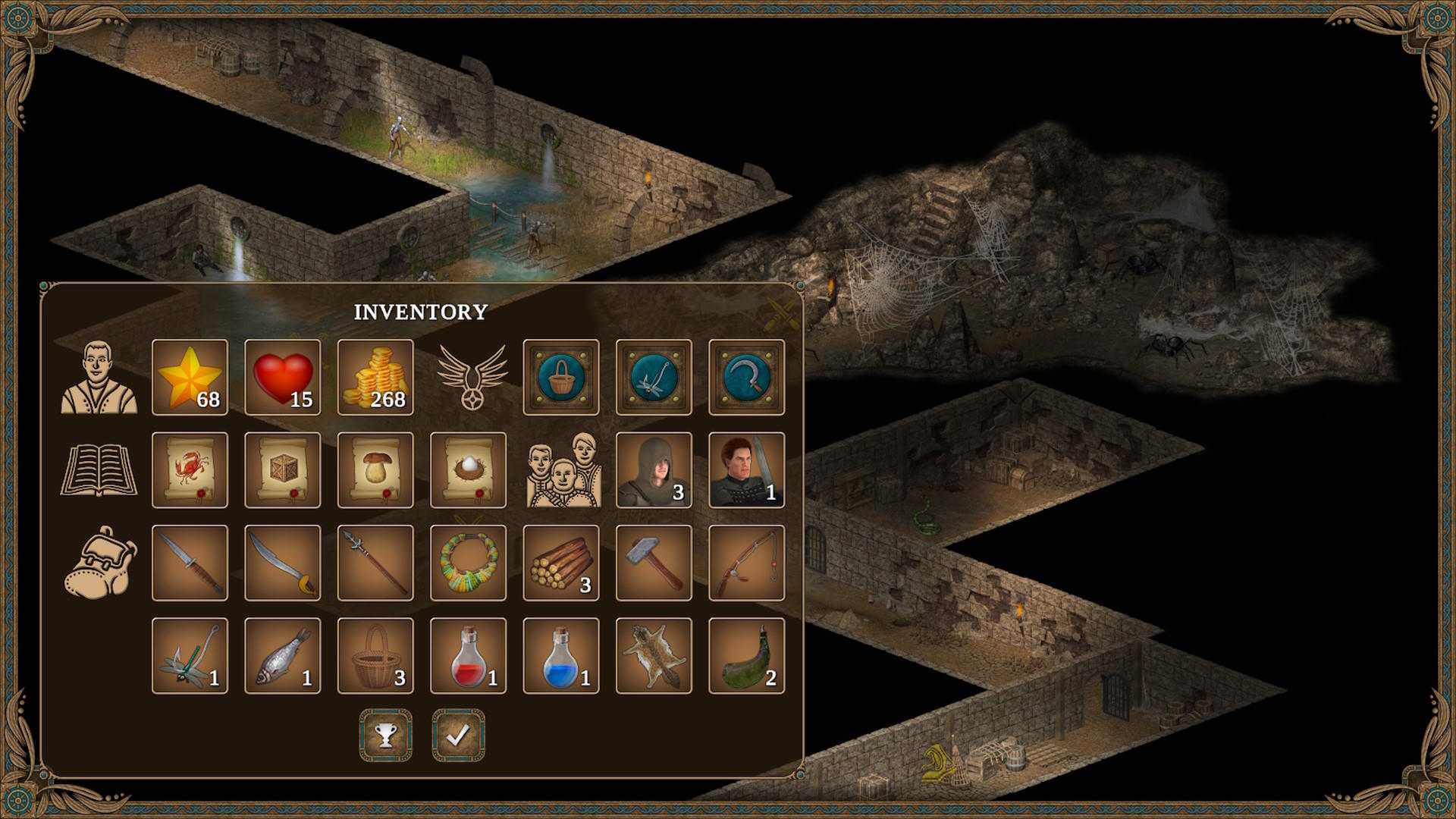This screenshot has height=819, width=1456.
Task: Select the sickle equipment slot
Action: click(746, 377)
